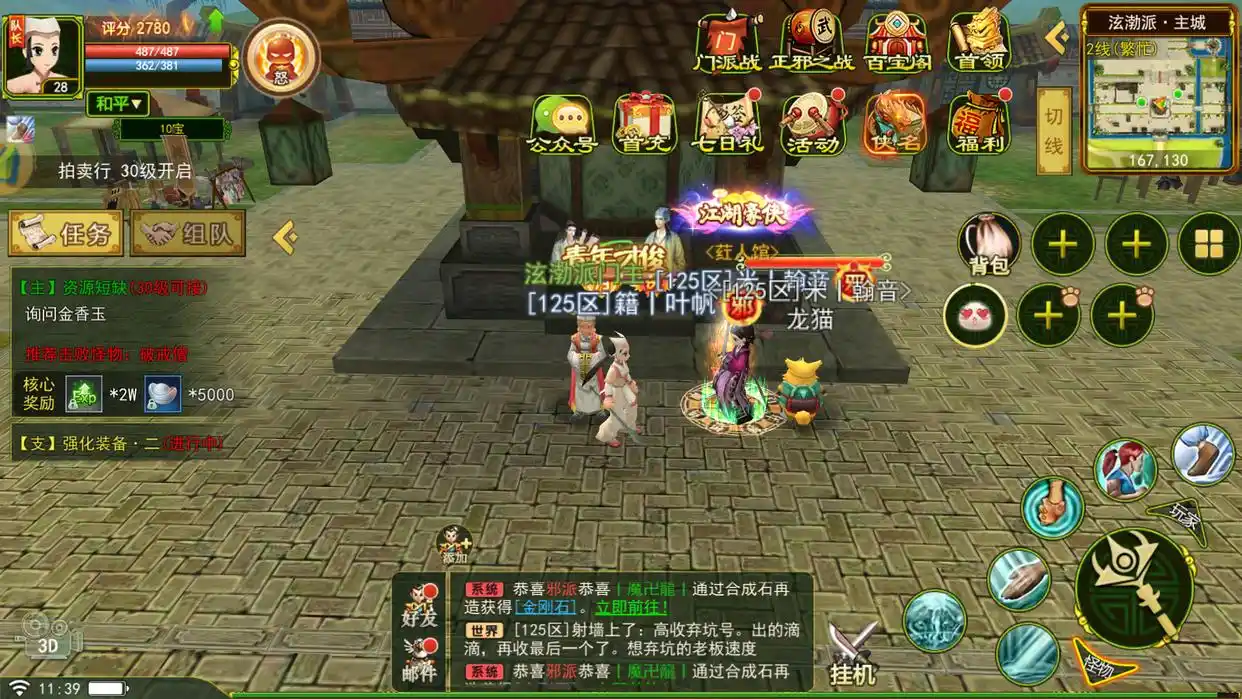Open the 正邪之战 drum icon

coord(811,42)
